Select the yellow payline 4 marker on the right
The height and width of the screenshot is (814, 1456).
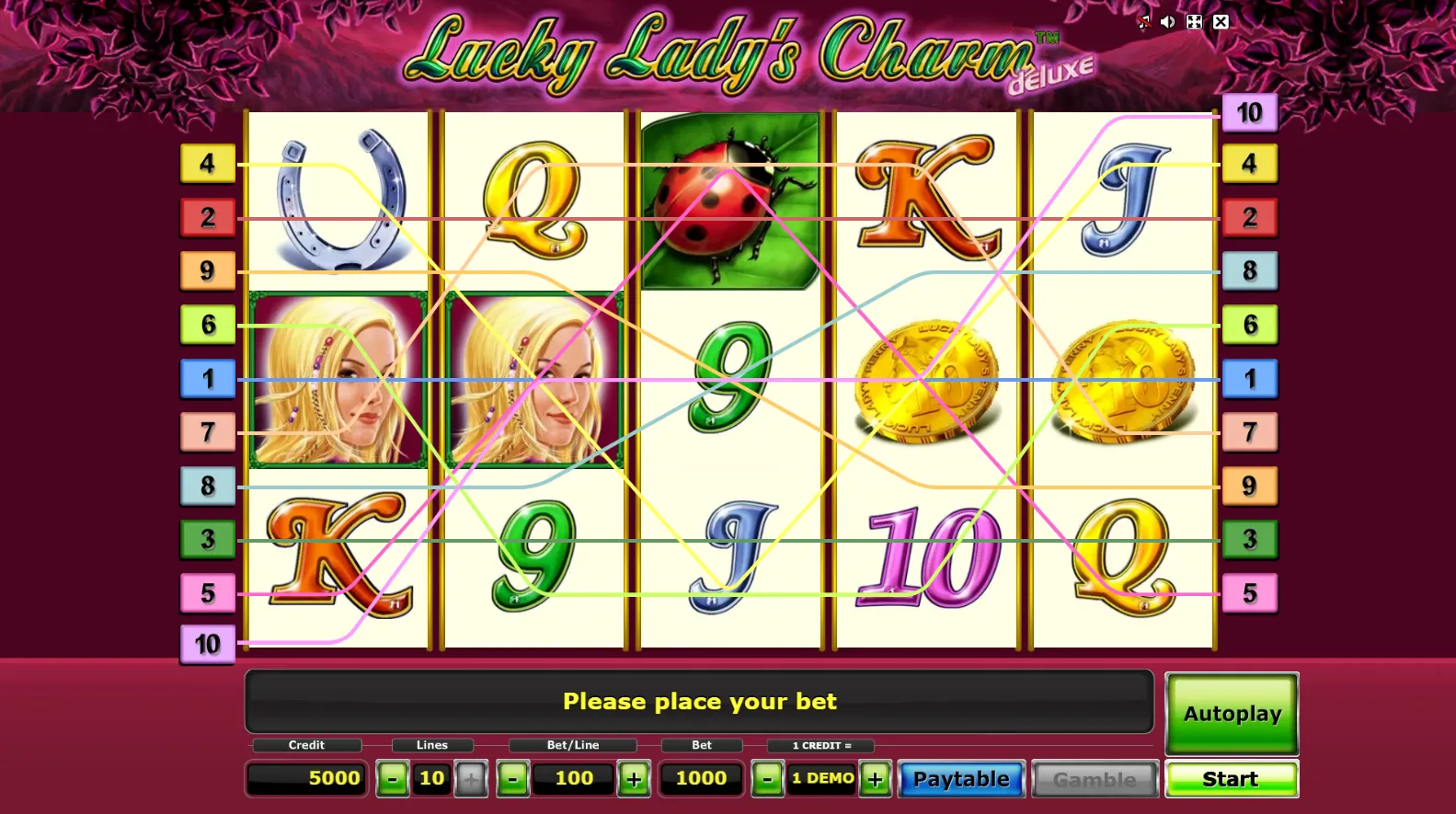[x=1249, y=164]
